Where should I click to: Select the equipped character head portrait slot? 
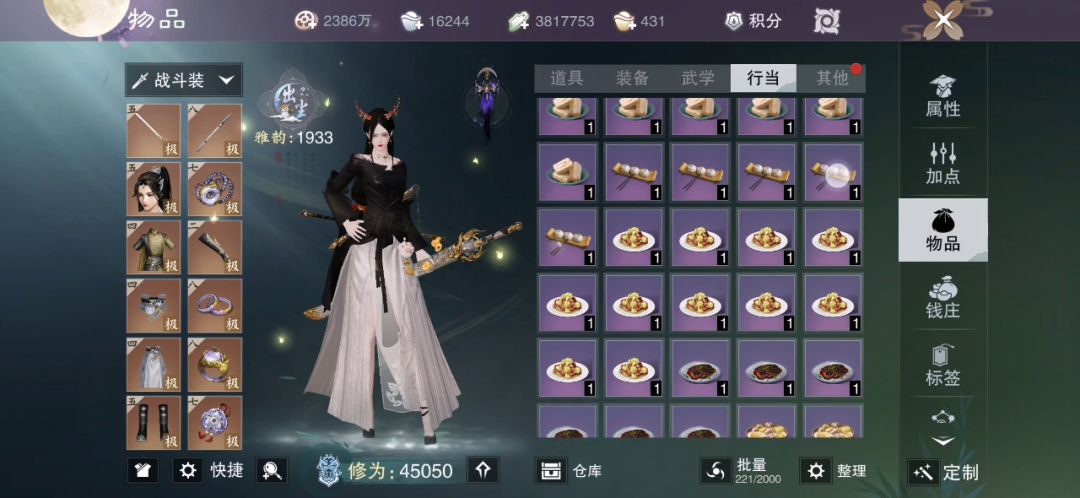point(153,189)
